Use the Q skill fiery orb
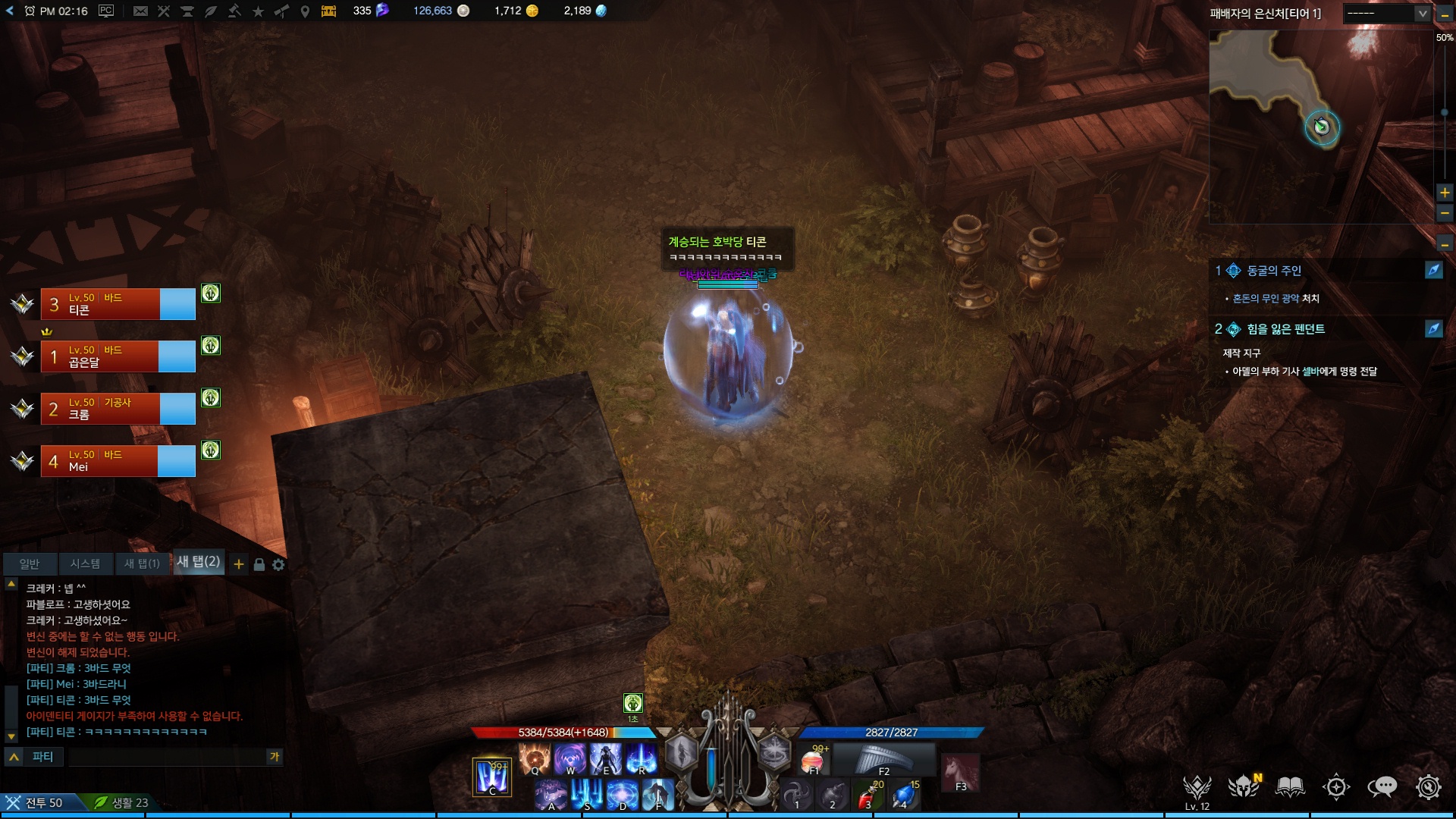 click(x=535, y=758)
